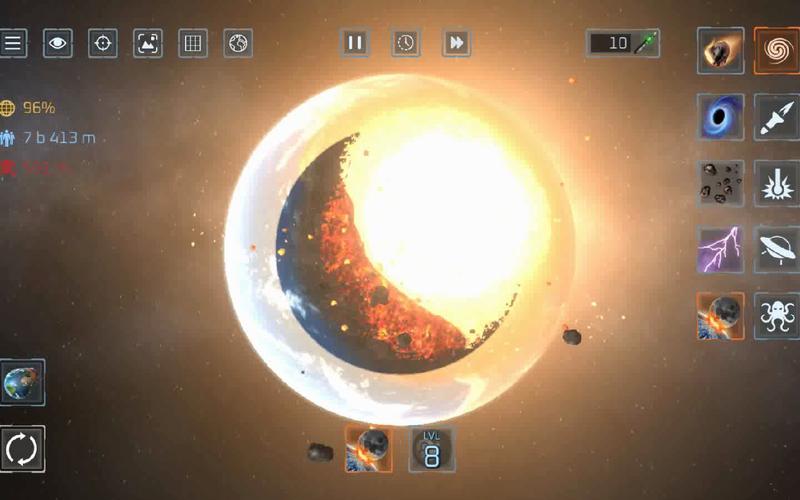Activate the crosshair target button
The height and width of the screenshot is (500, 800).
pyautogui.click(x=103, y=43)
